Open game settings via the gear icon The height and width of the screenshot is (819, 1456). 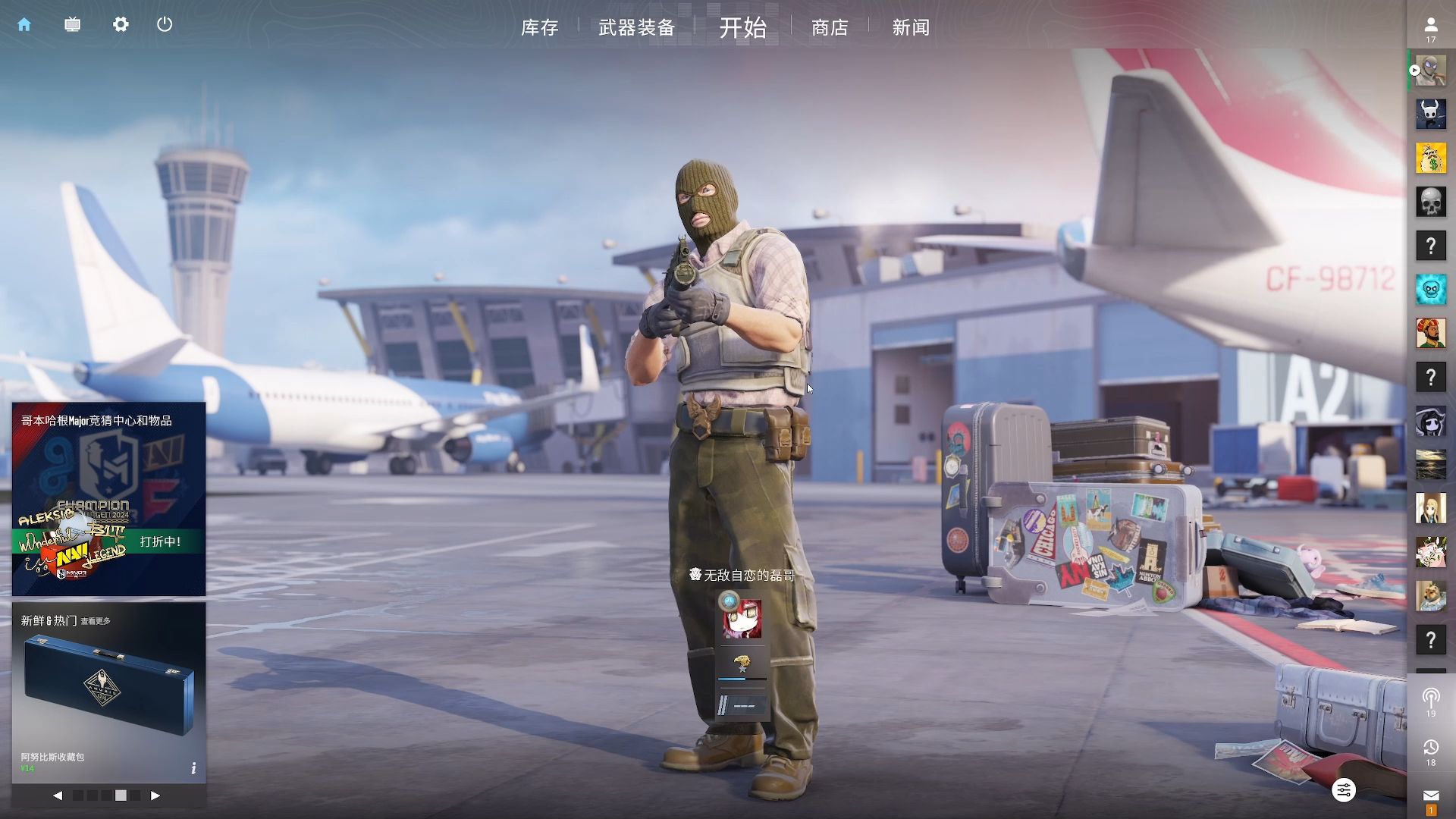121,25
